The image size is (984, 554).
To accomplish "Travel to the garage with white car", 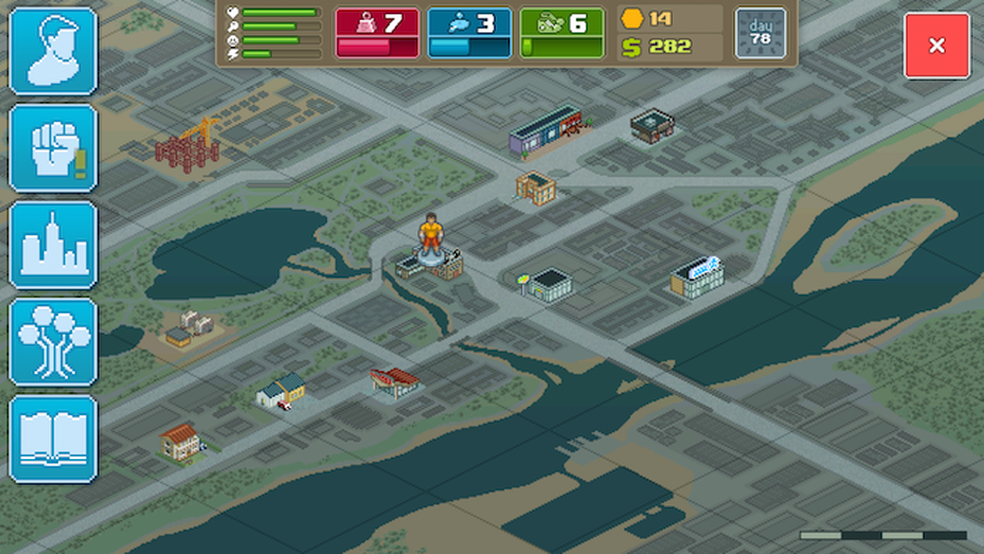I will coord(280,390).
